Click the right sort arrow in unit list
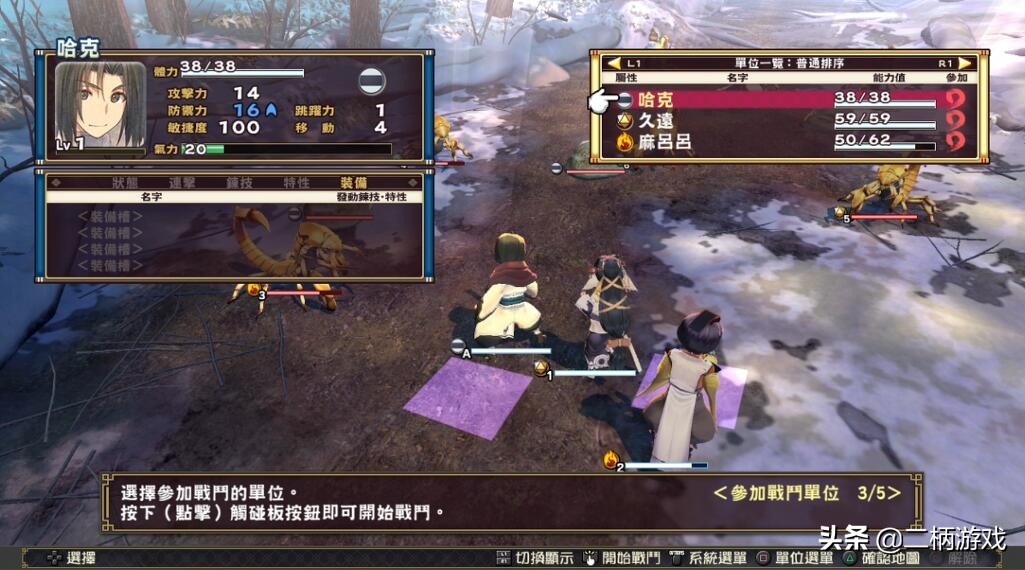Viewport: 1025px width, 570px height. pyautogui.click(x=966, y=63)
